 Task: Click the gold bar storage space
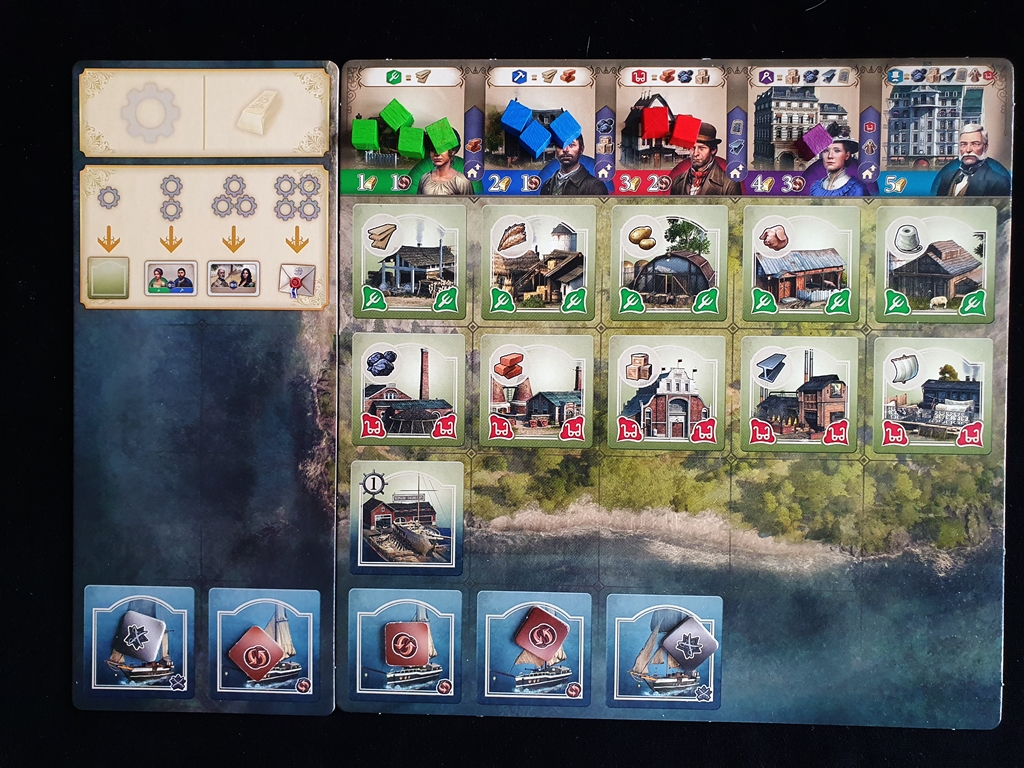267,112
